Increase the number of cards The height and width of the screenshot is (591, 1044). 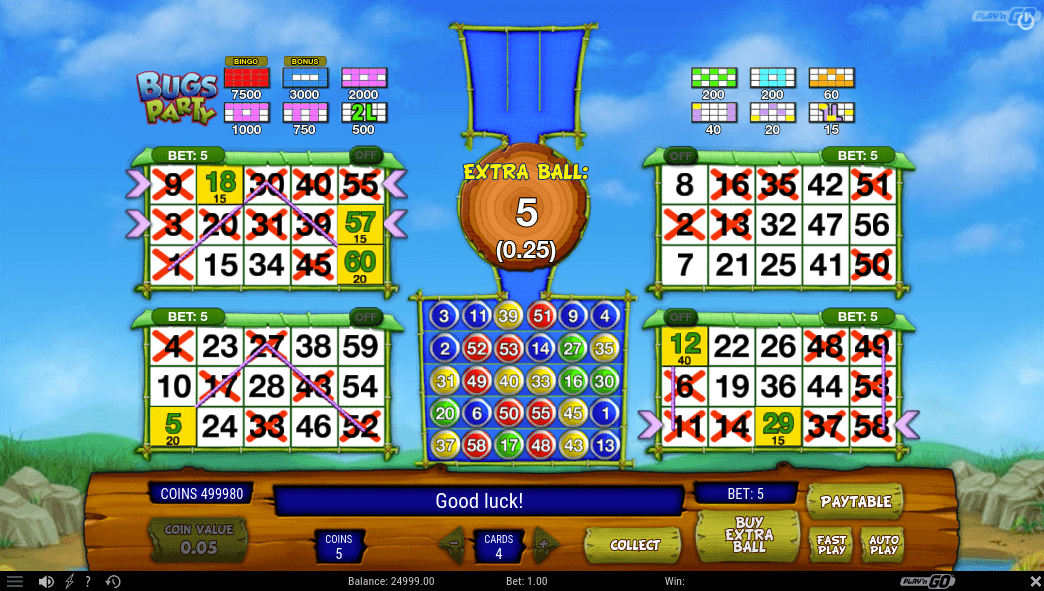point(544,545)
